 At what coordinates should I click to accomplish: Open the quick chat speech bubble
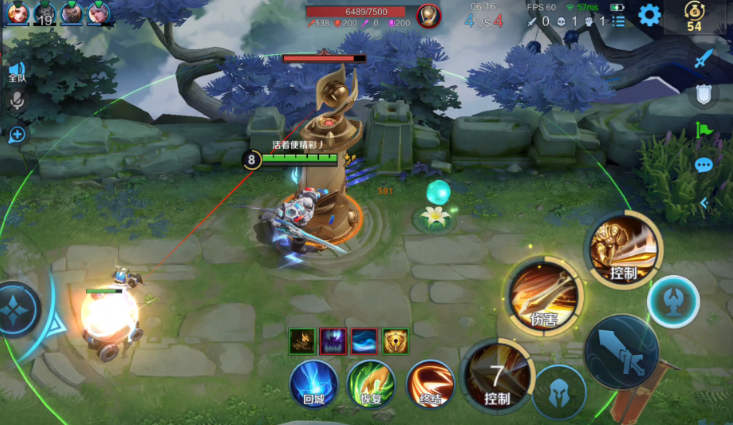[704, 165]
